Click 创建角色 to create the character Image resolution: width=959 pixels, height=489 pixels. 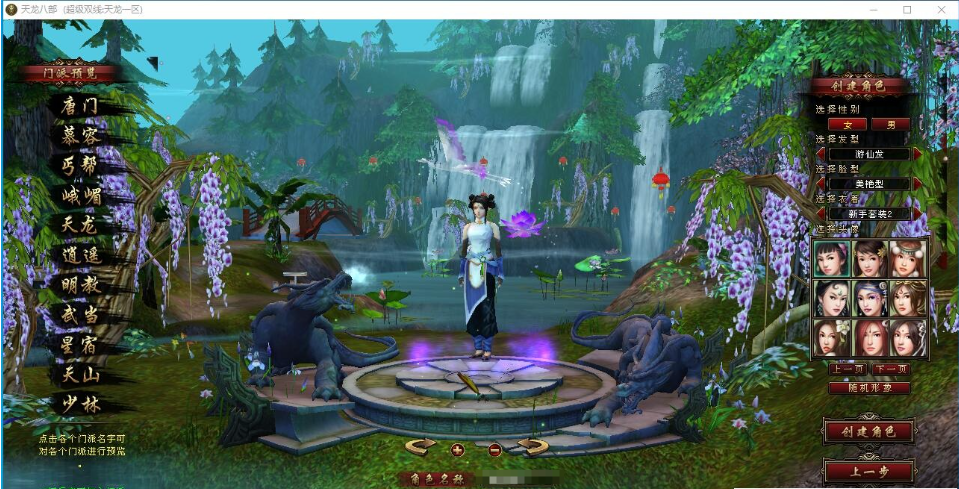868,432
